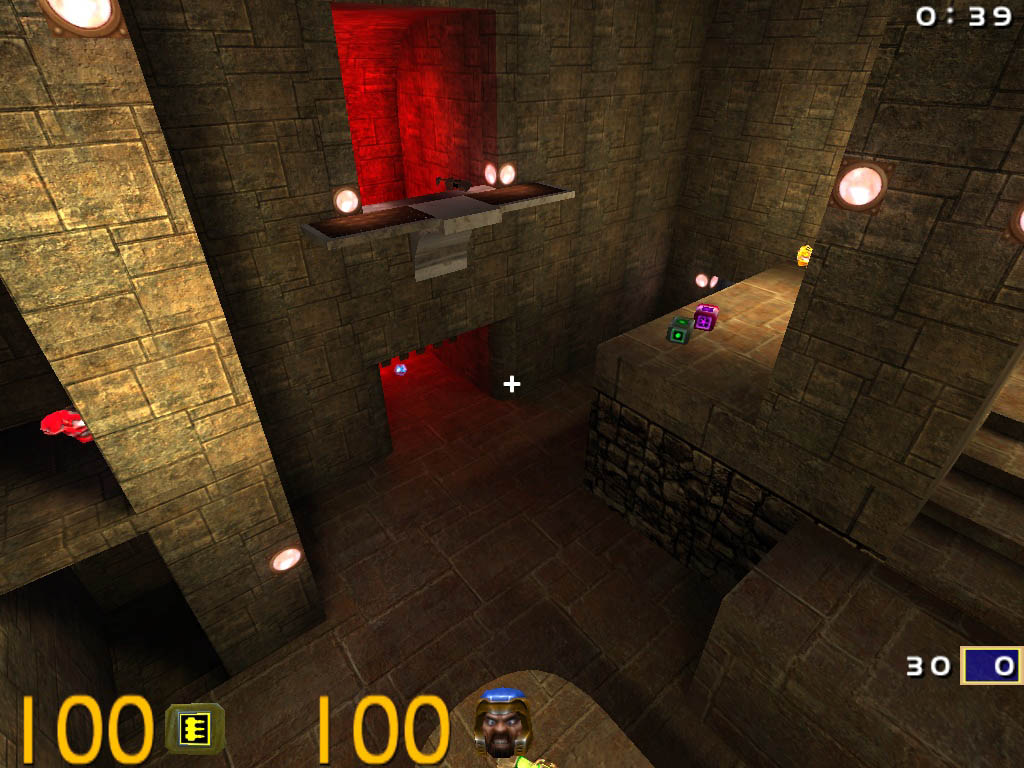Select the player face portrait icon
The image size is (1024, 768).
point(502,723)
